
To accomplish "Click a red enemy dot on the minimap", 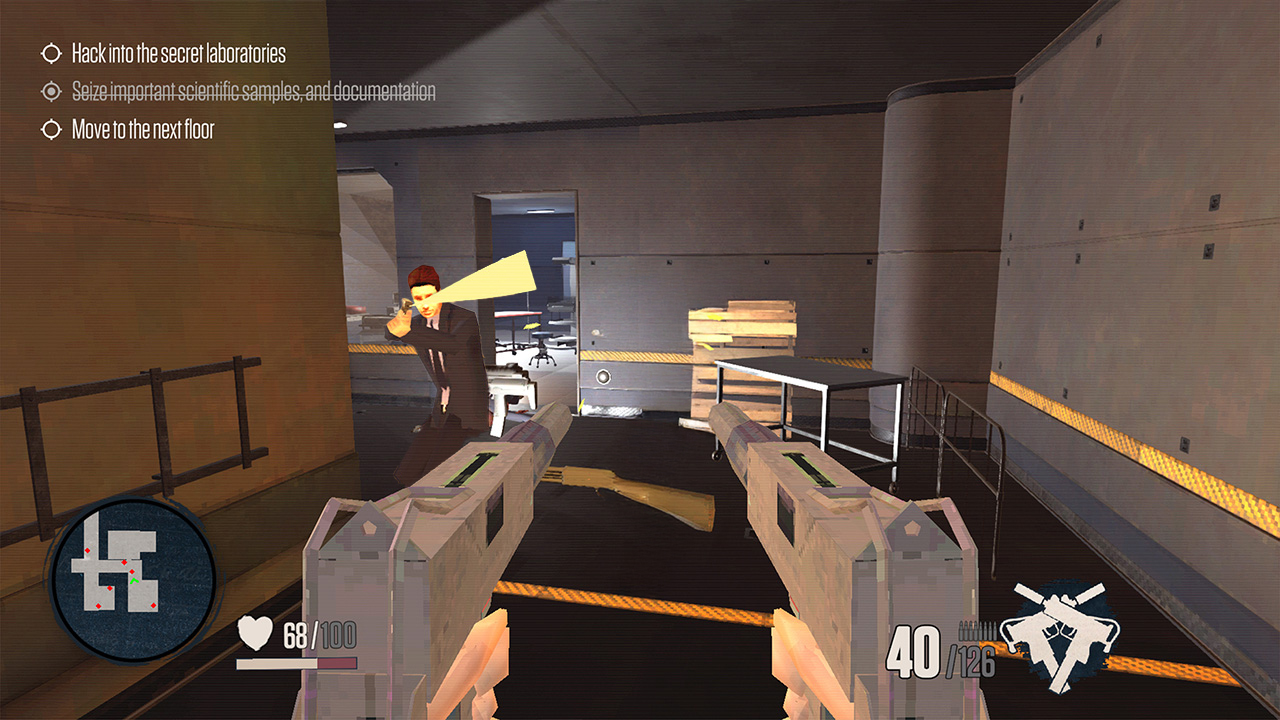I will coord(124,563).
